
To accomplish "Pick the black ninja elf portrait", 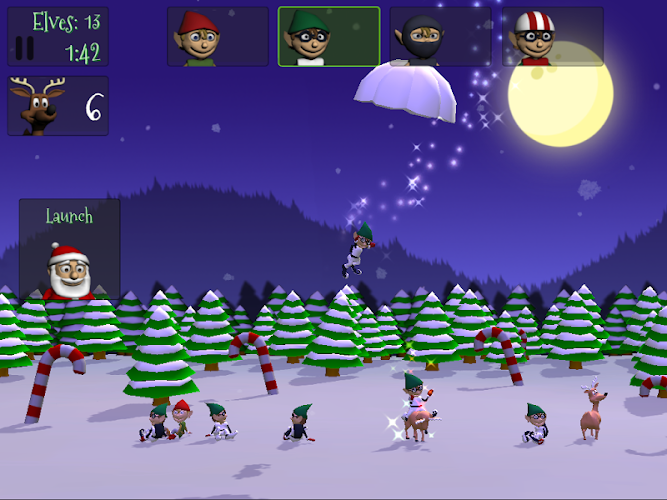I will click(441, 37).
